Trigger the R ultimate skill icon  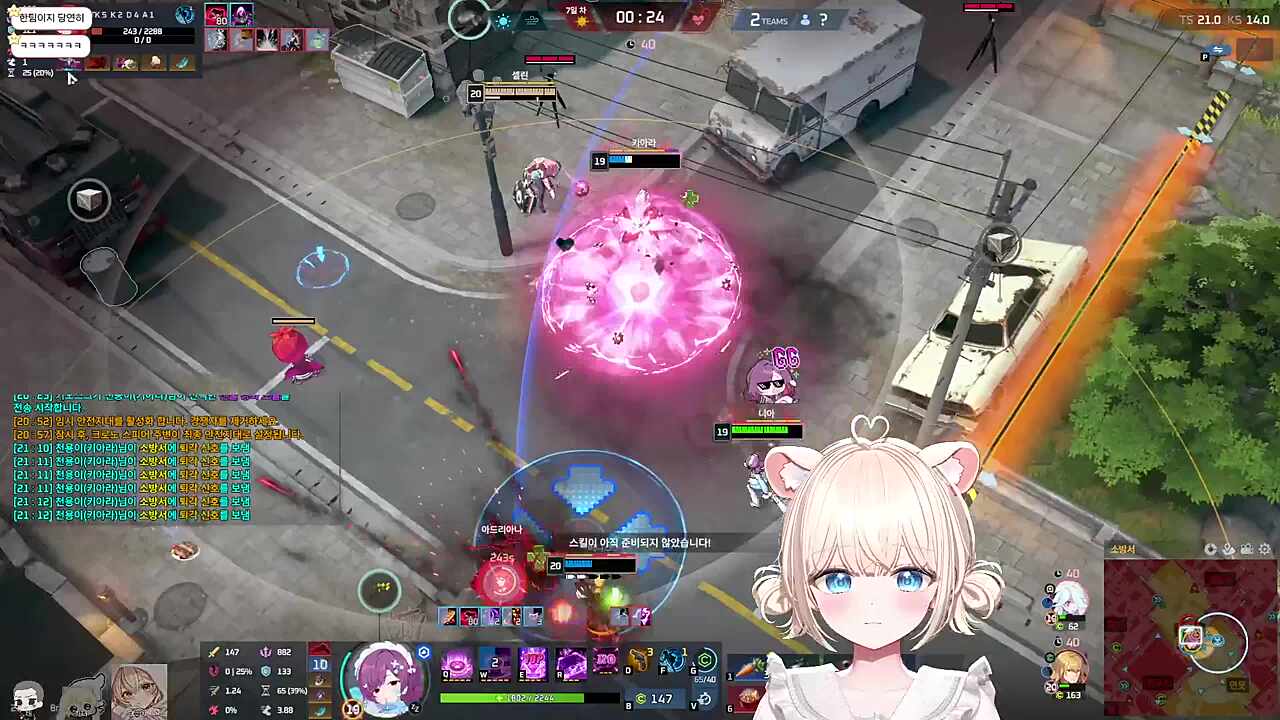click(x=571, y=663)
